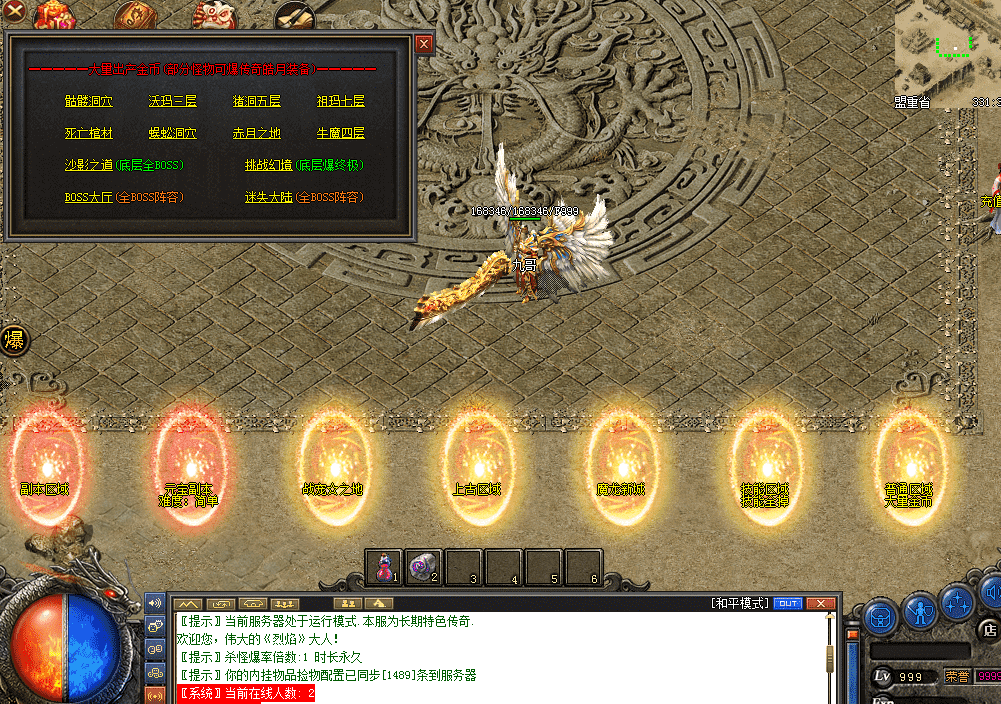Travel to 赤月之地
Screen dimensions: 1001x704
click(x=256, y=133)
